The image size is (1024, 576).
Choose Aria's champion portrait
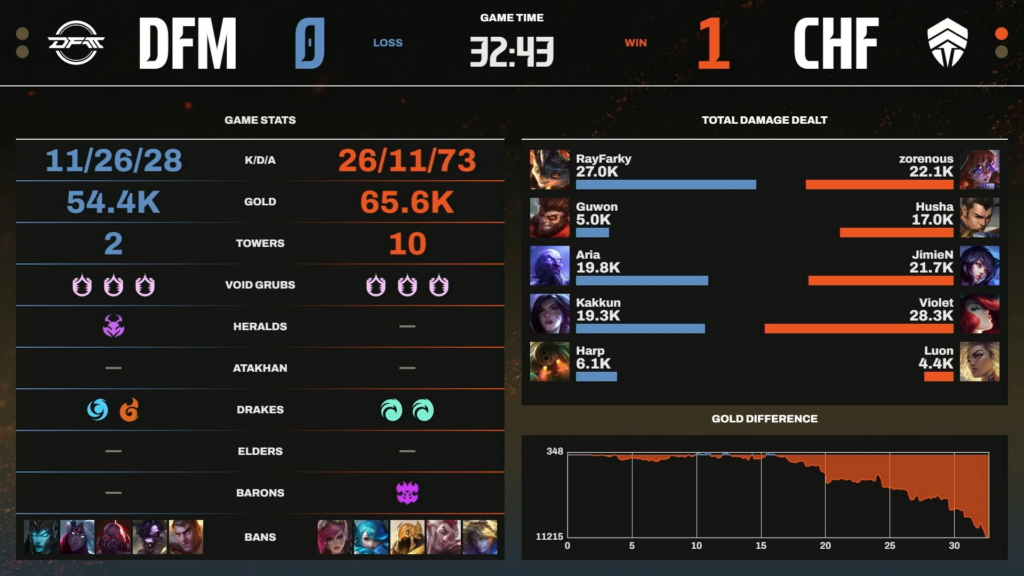click(550, 265)
